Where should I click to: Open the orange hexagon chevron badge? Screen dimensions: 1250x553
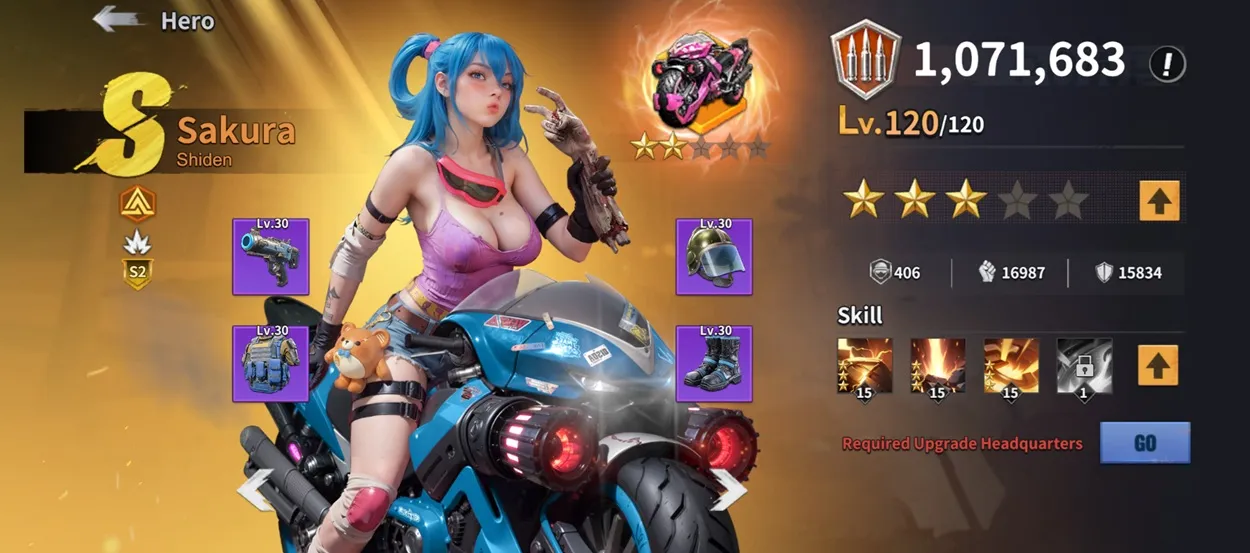click(x=138, y=204)
